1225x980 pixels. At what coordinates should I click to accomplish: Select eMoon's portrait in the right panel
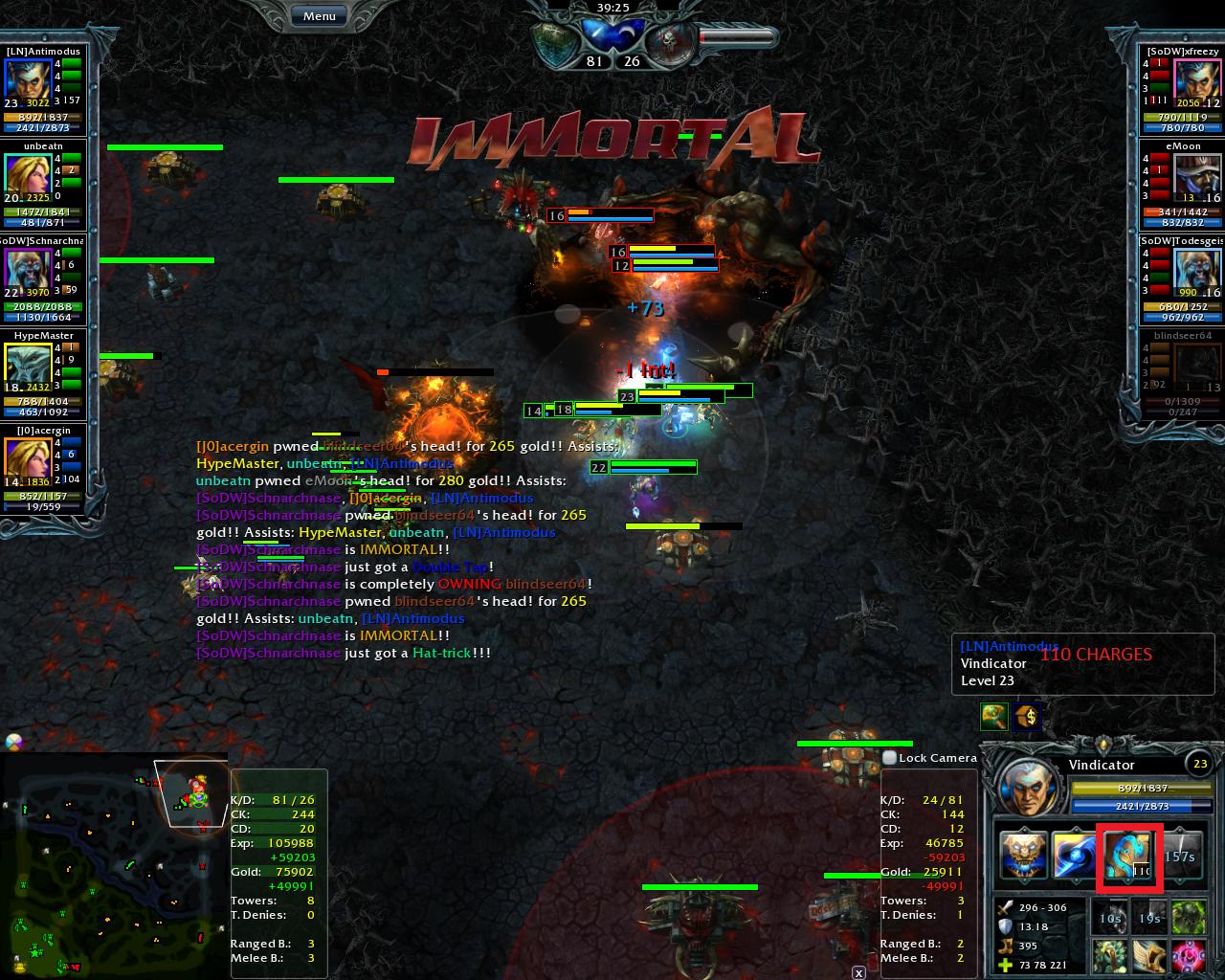click(1197, 178)
